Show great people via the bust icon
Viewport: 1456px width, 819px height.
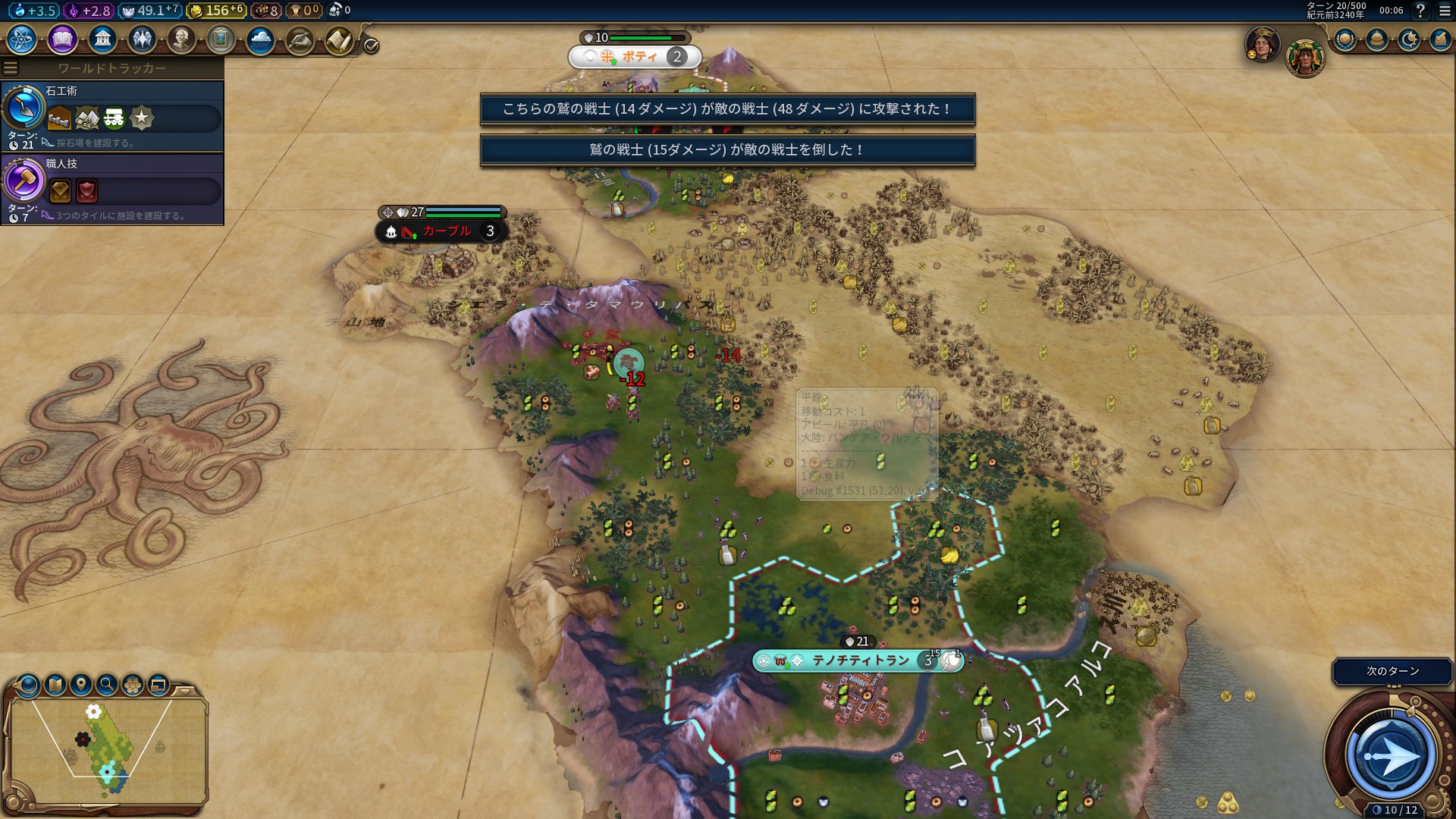181,39
